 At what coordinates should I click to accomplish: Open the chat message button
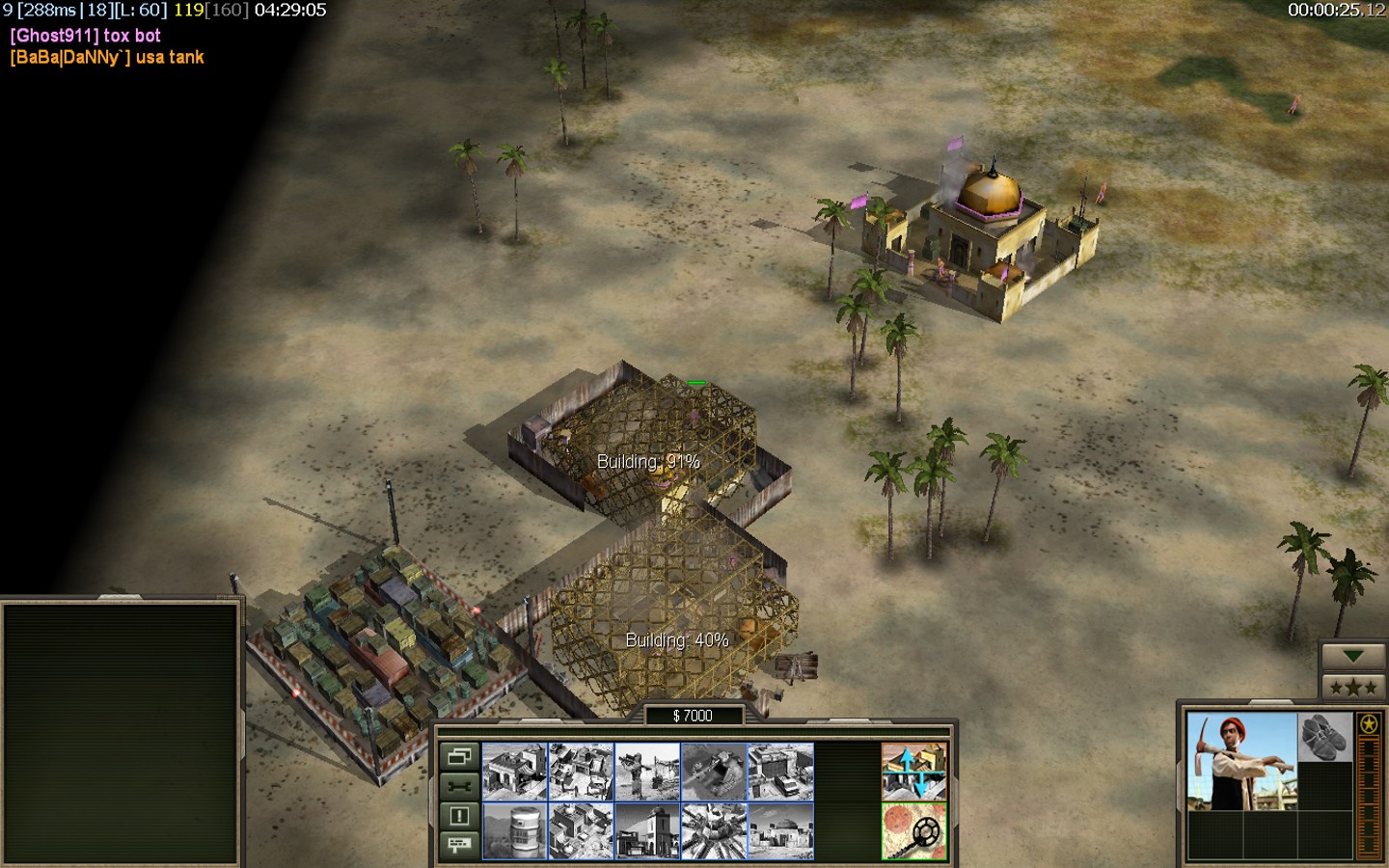459,845
